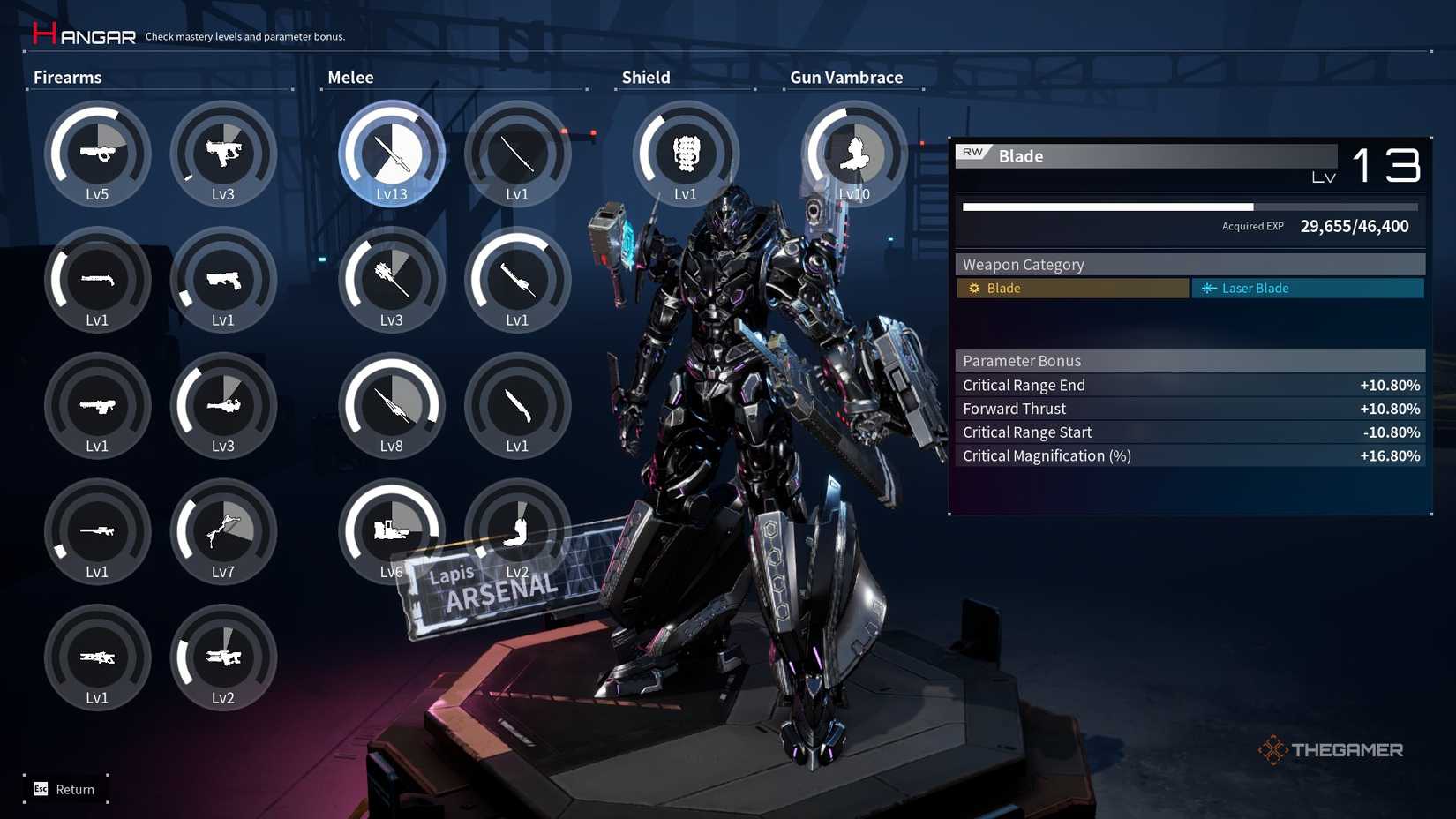Inspect the Lv1 Shield mastery dial

pos(685,154)
